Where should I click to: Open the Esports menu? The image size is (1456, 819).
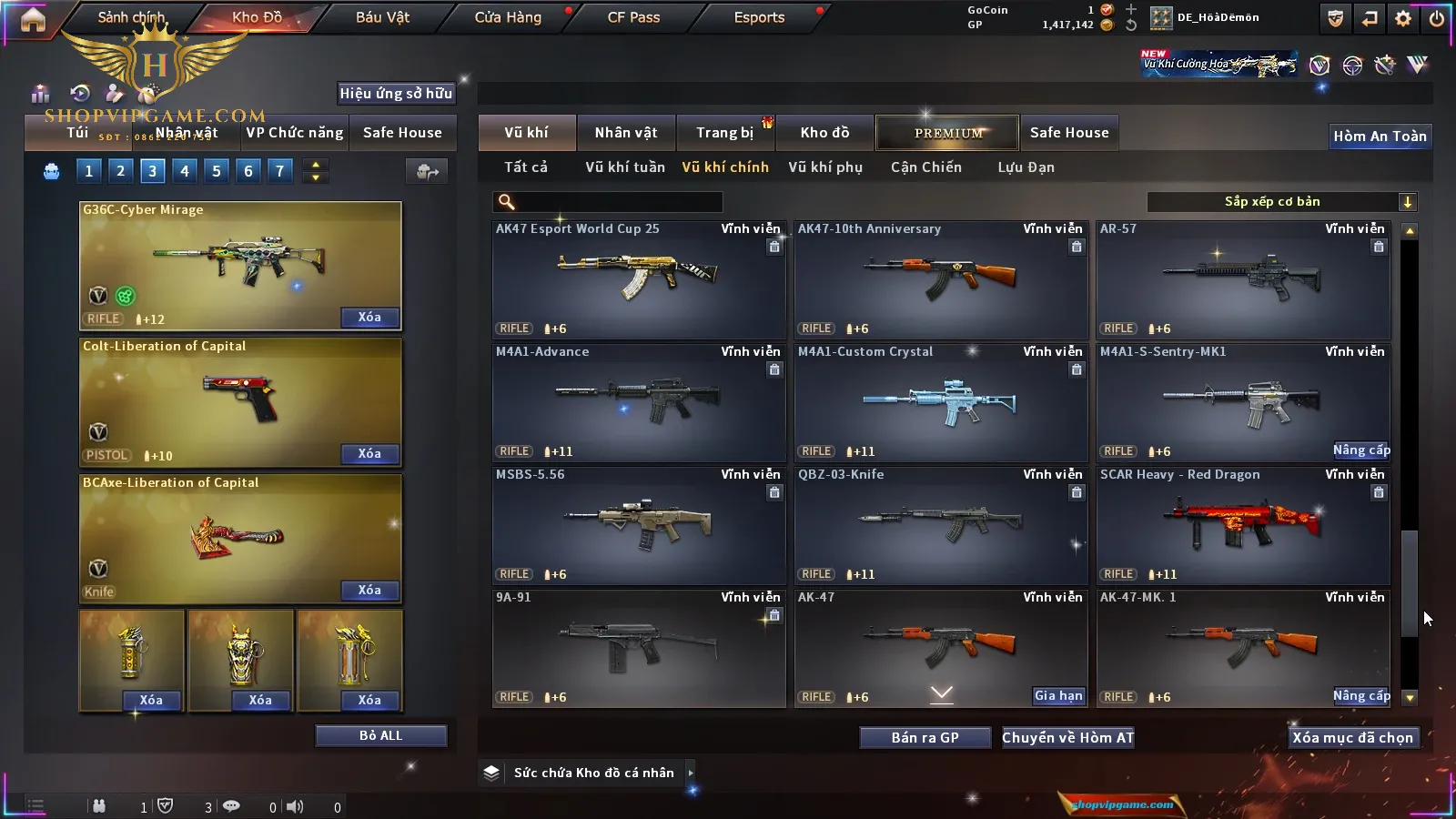click(759, 17)
